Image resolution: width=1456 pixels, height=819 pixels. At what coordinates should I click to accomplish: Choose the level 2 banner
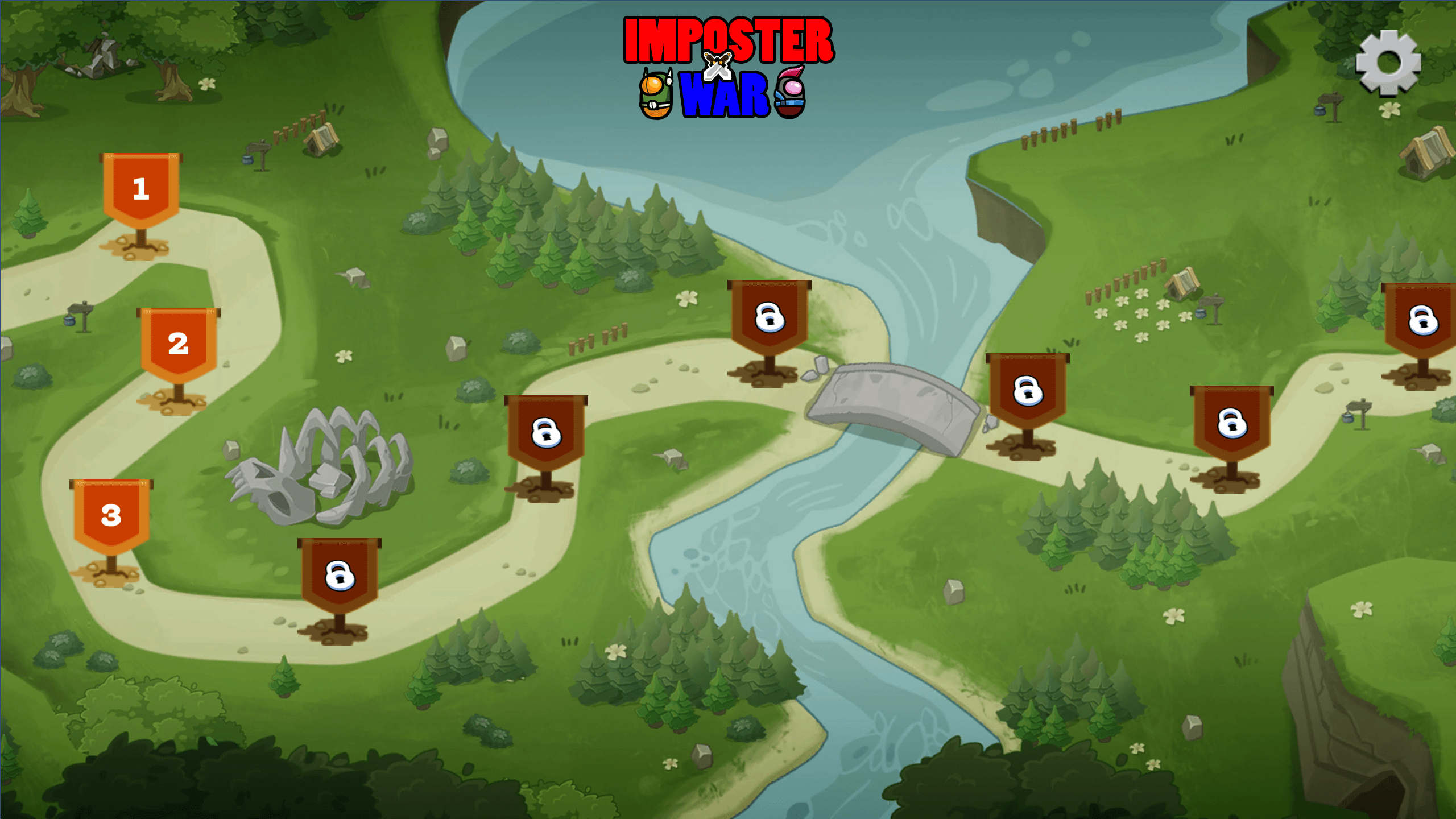(x=178, y=345)
